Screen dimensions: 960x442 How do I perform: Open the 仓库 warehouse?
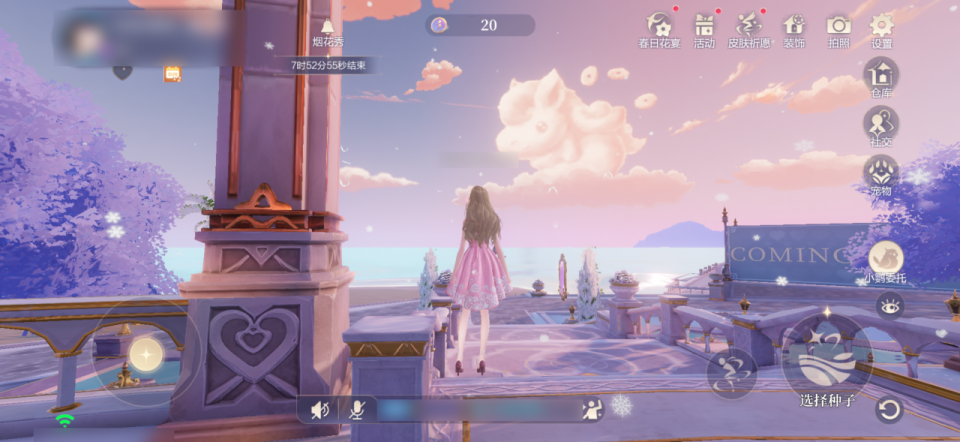coord(881,76)
